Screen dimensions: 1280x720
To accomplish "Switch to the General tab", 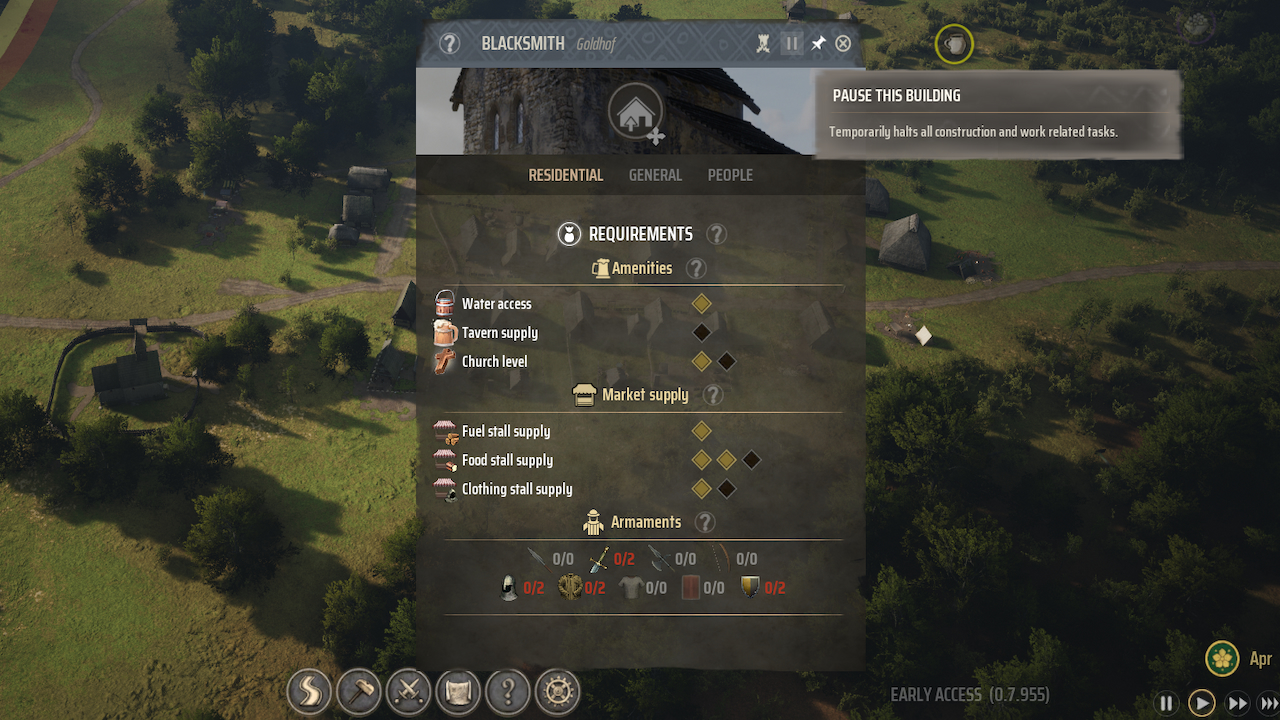I will 655,175.
